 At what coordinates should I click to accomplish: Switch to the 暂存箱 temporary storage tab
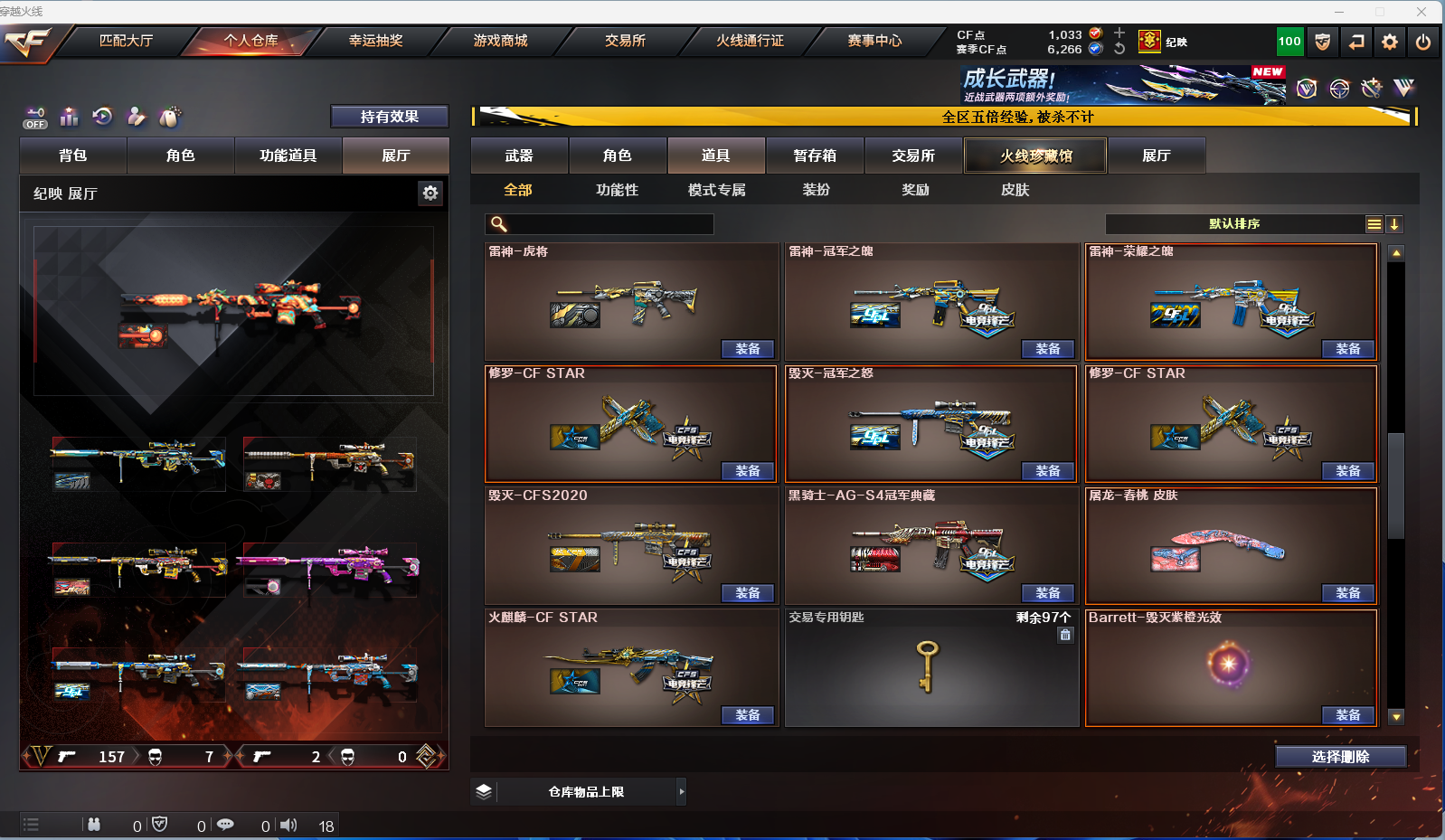tap(815, 156)
